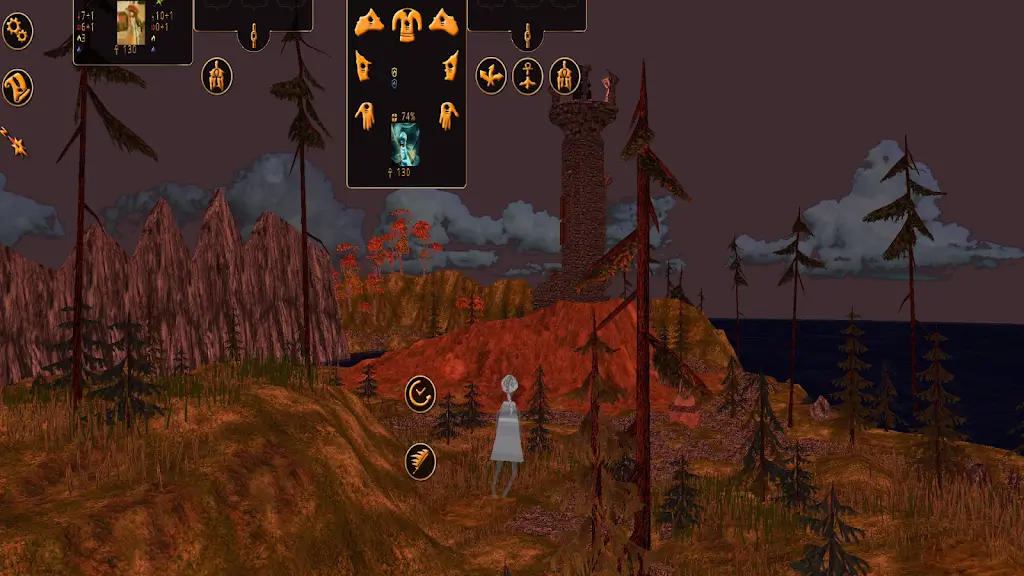This screenshot has height=576, width=1024.
Task: Open the gear settings button
Action: click(x=17, y=31)
